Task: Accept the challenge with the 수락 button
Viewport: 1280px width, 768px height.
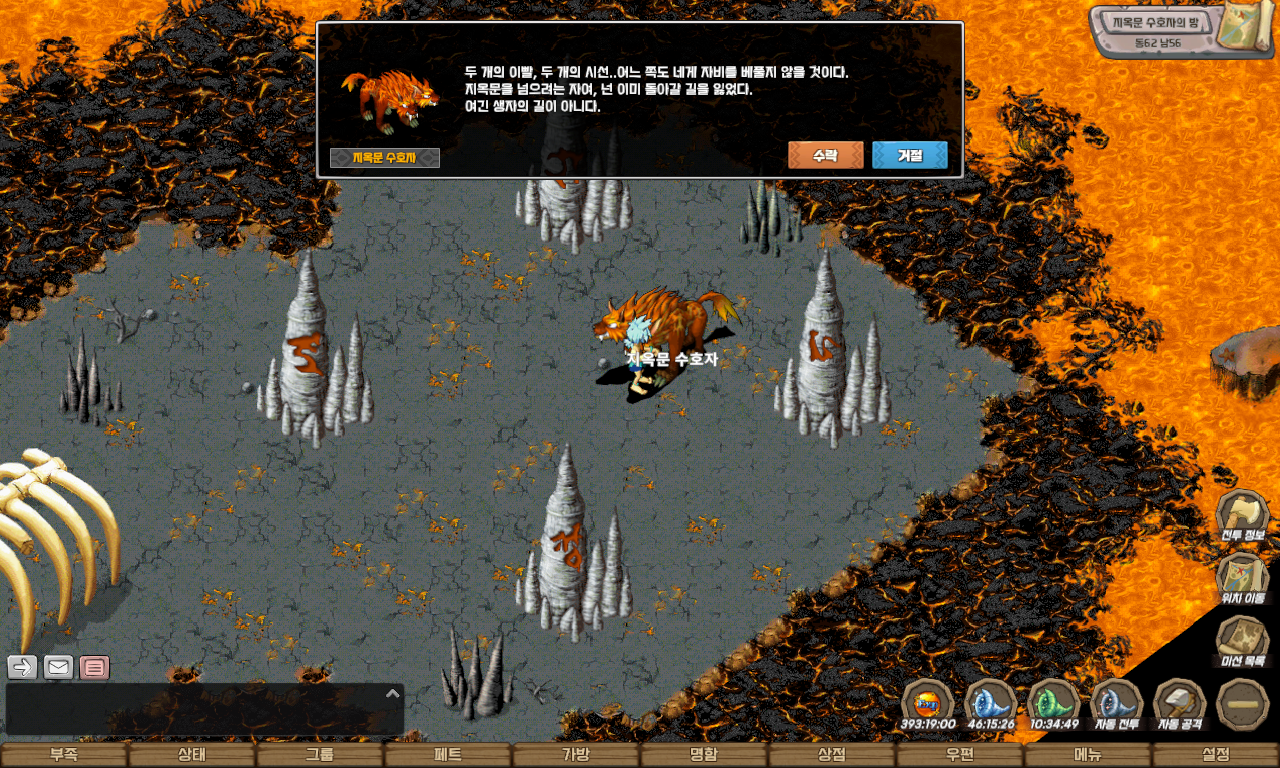Action: point(825,156)
